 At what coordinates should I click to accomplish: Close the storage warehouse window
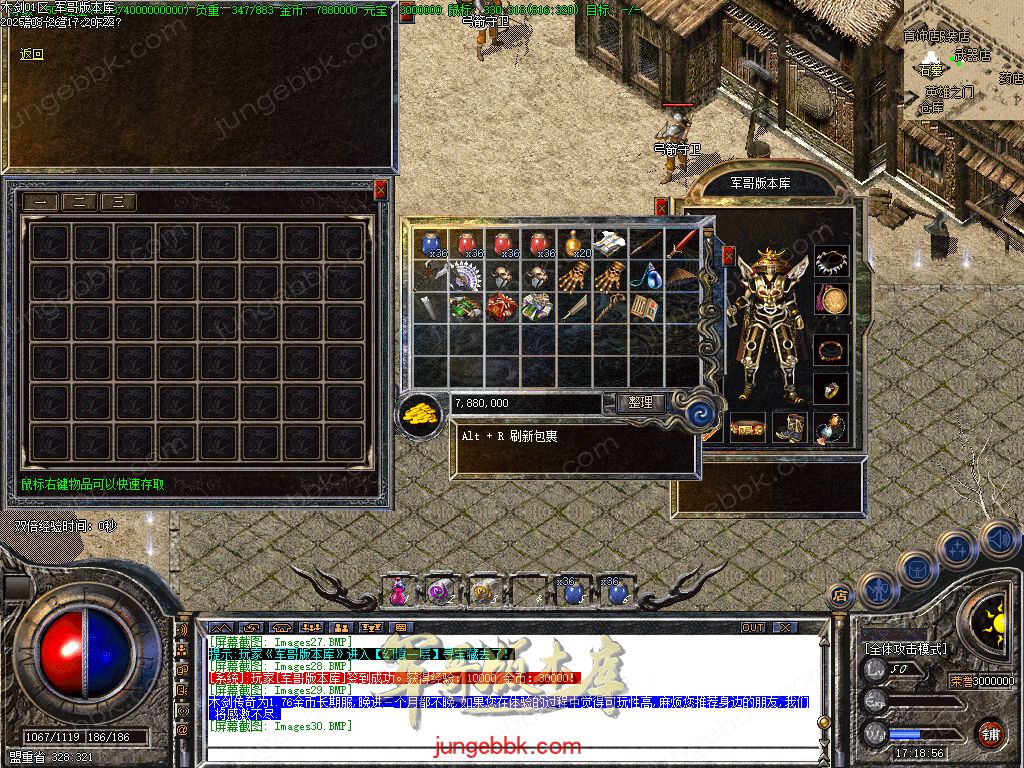tap(380, 189)
